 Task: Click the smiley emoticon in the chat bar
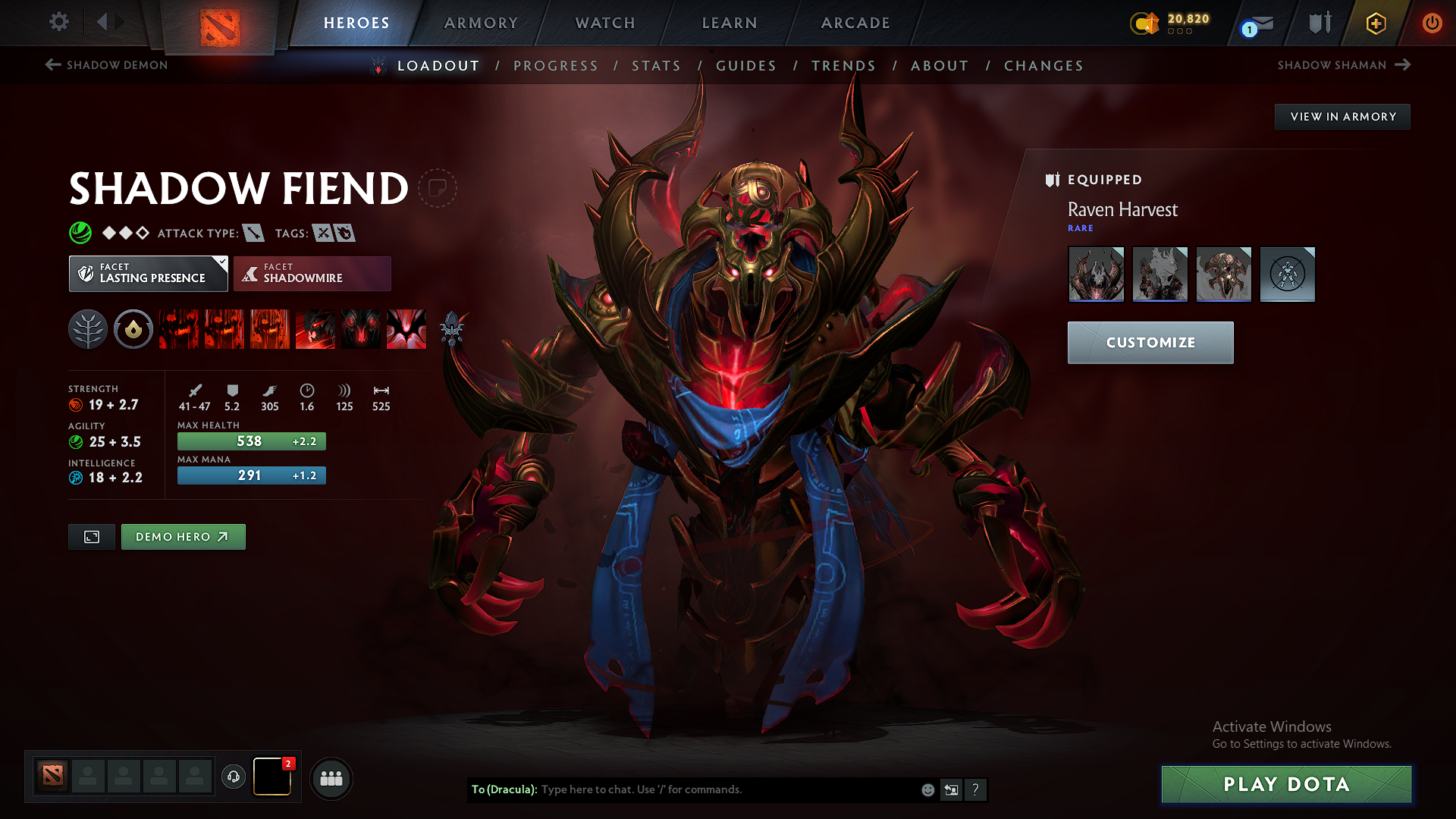tap(927, 789)
